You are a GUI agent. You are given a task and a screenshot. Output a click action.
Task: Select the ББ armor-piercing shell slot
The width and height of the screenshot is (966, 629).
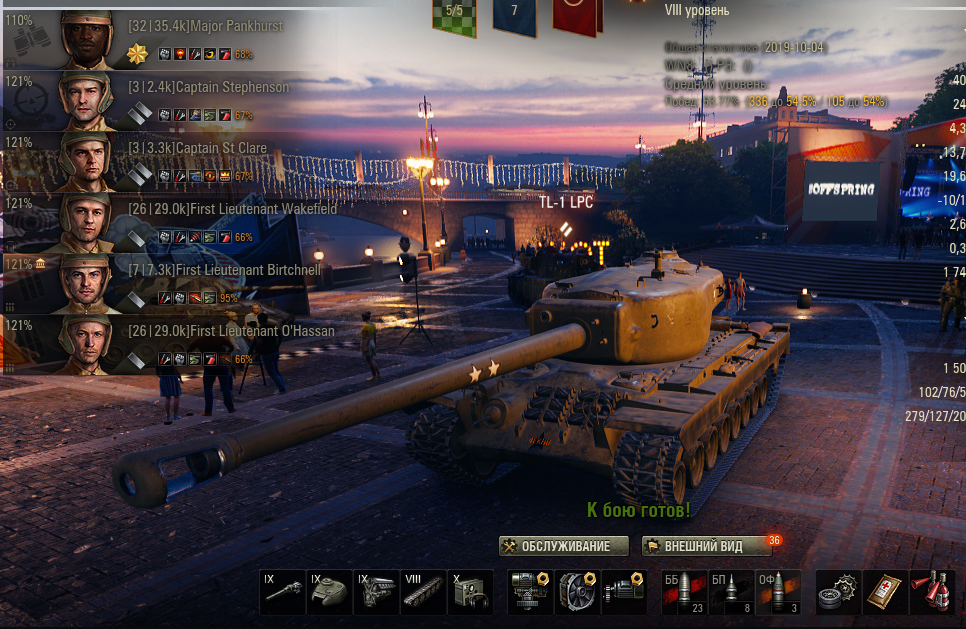(x=684, y=592)
